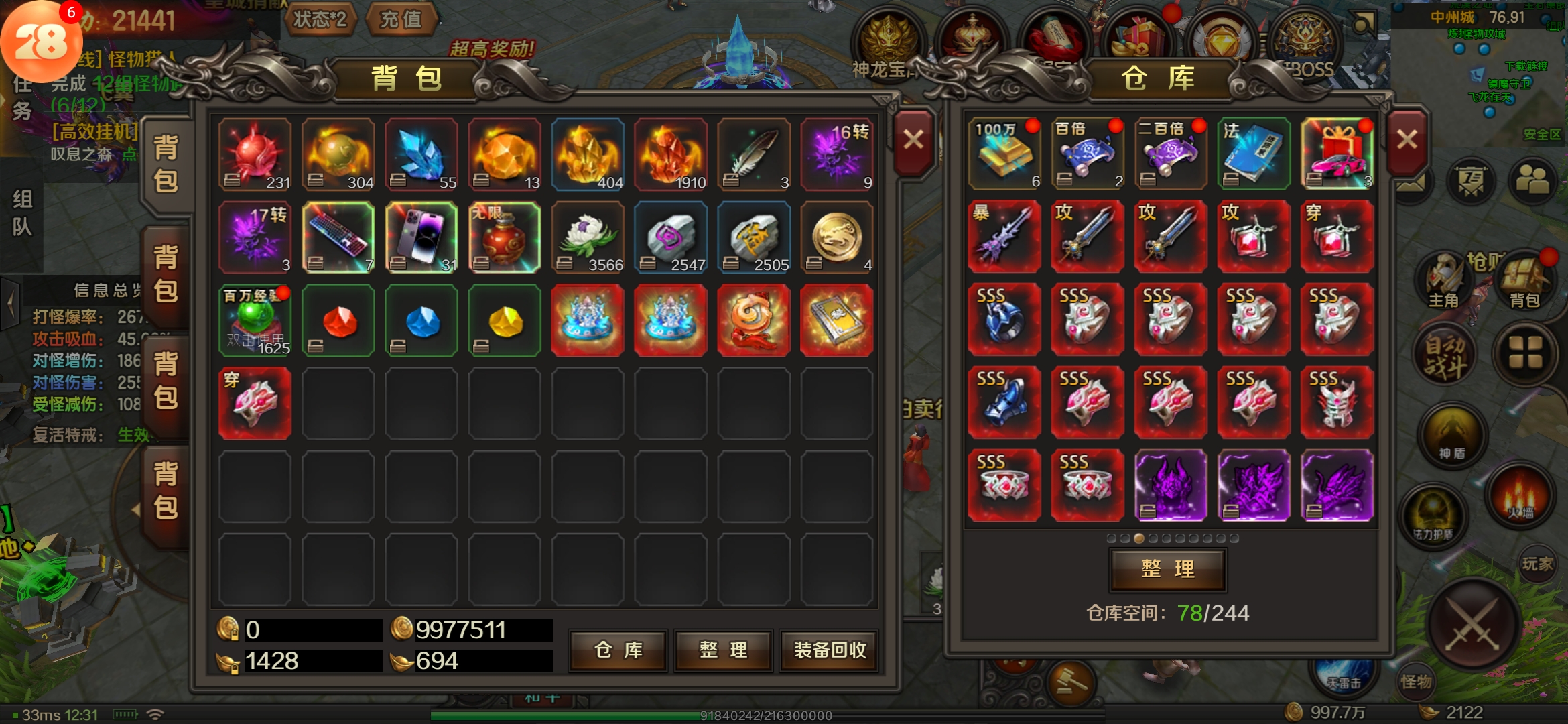Close the warehouse panel
Viewport: 1568px width, 724px height.
(x=1407, y=140)
